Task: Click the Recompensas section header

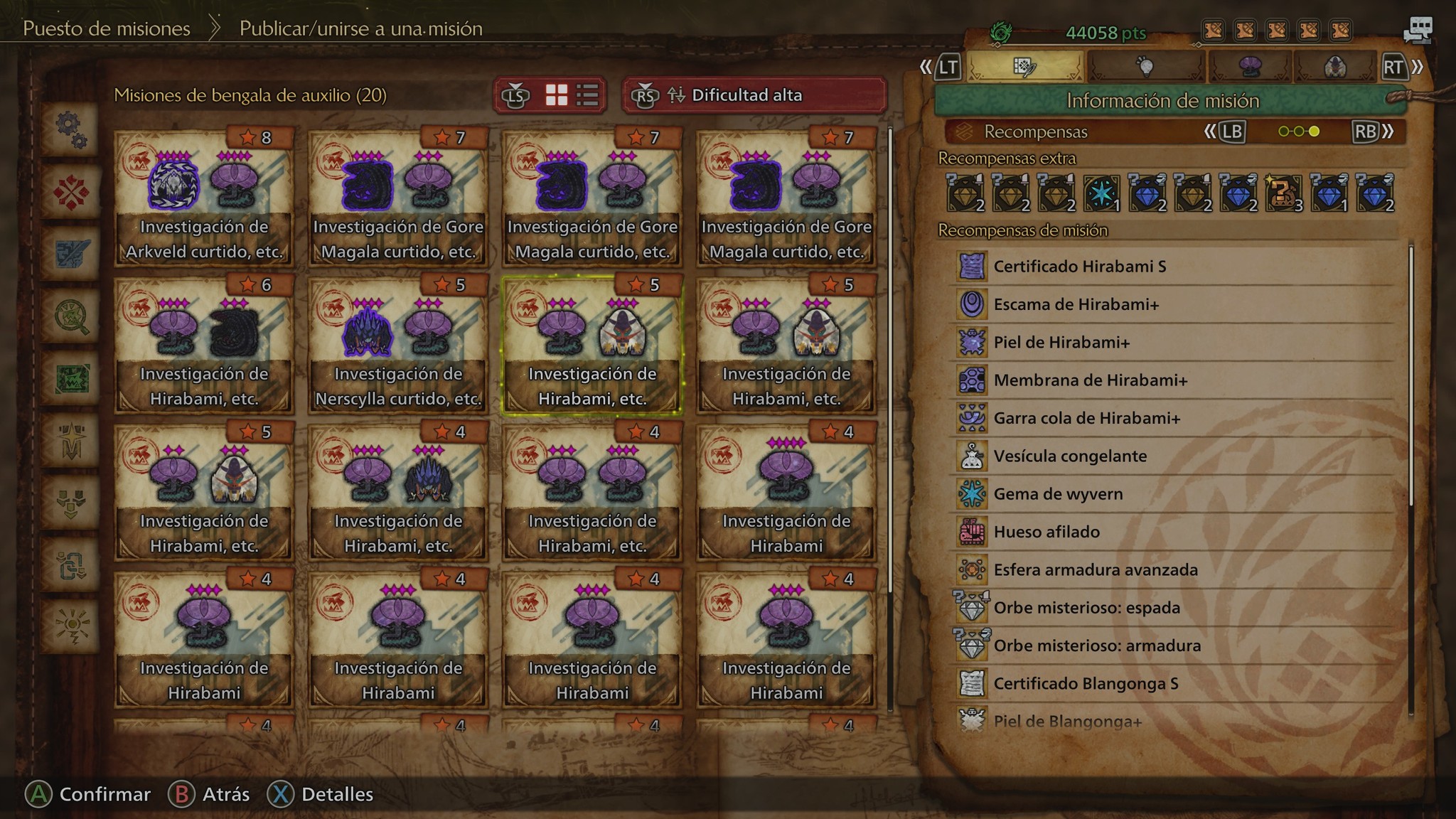Action: pyautogui.click(x=1035, y=132)
